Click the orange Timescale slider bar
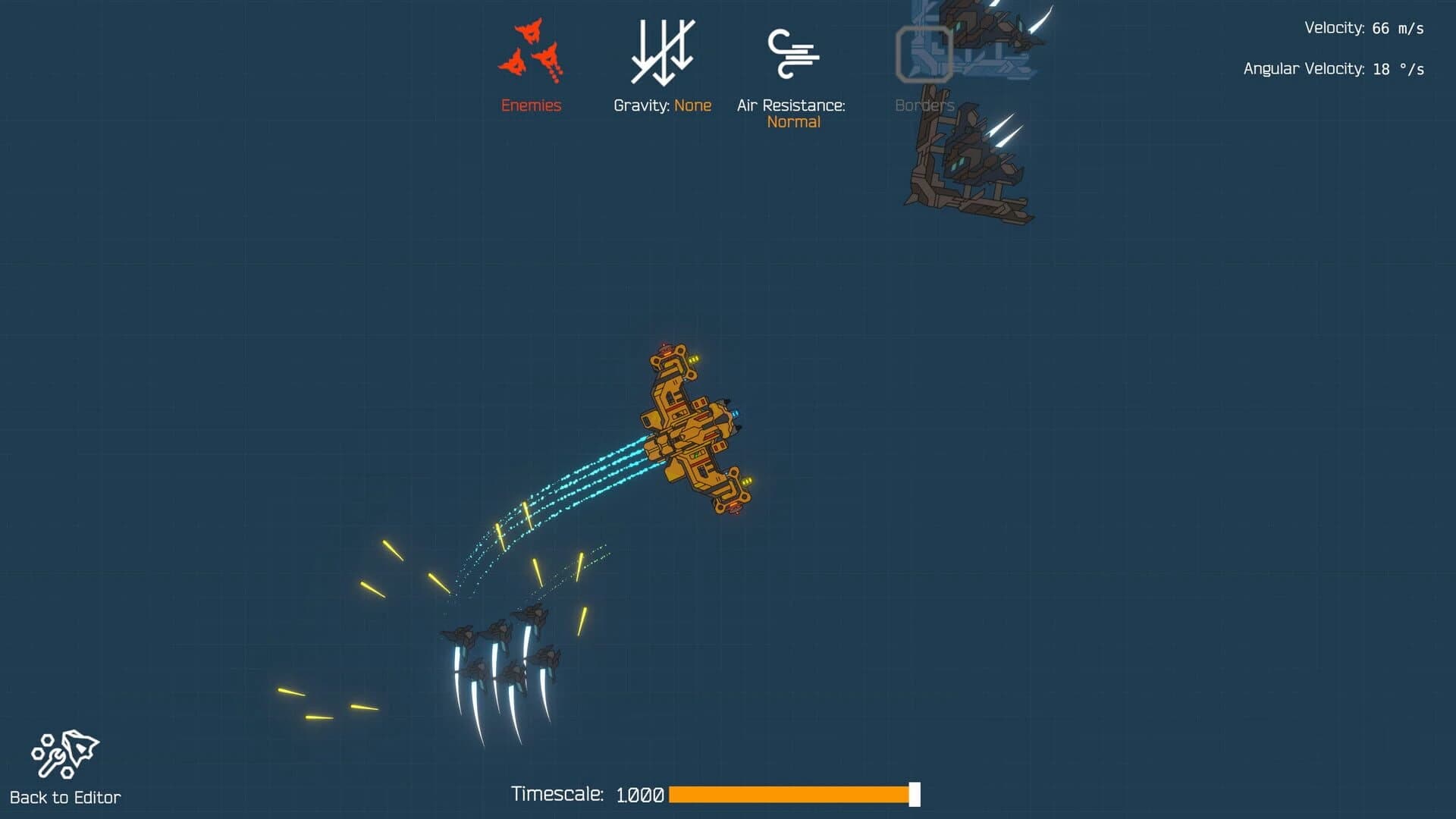This screenshot has width=1456, height=819. (x=789, y=795)
